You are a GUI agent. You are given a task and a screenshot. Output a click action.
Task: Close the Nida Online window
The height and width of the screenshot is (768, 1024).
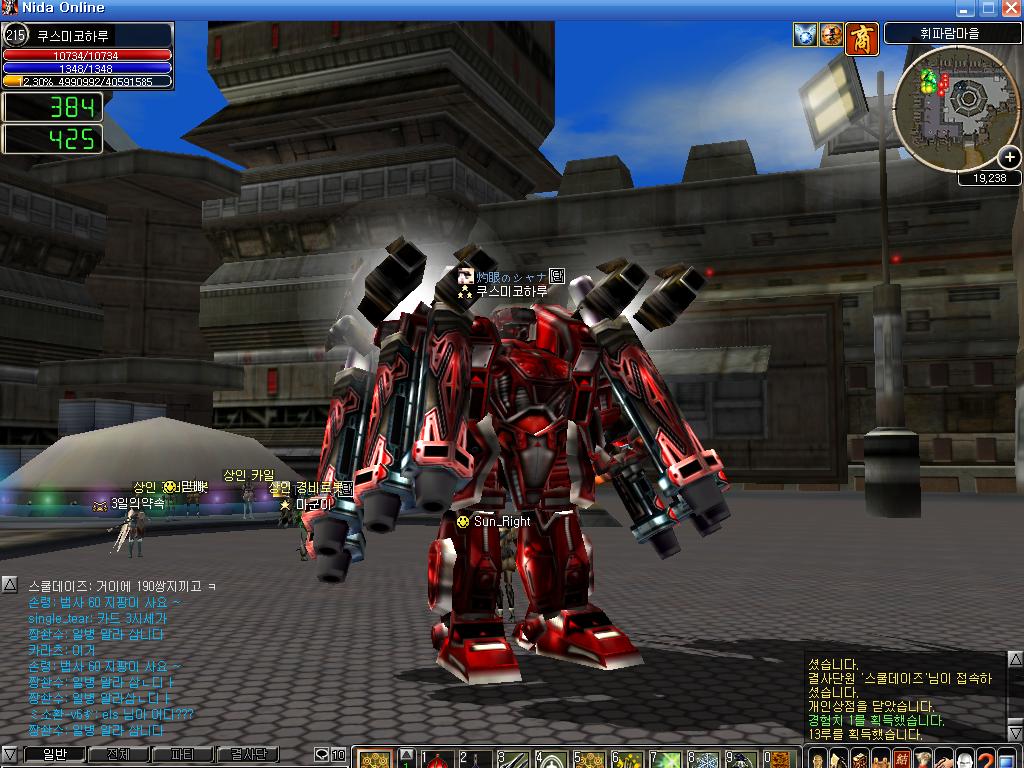[x=1010, y=8]
